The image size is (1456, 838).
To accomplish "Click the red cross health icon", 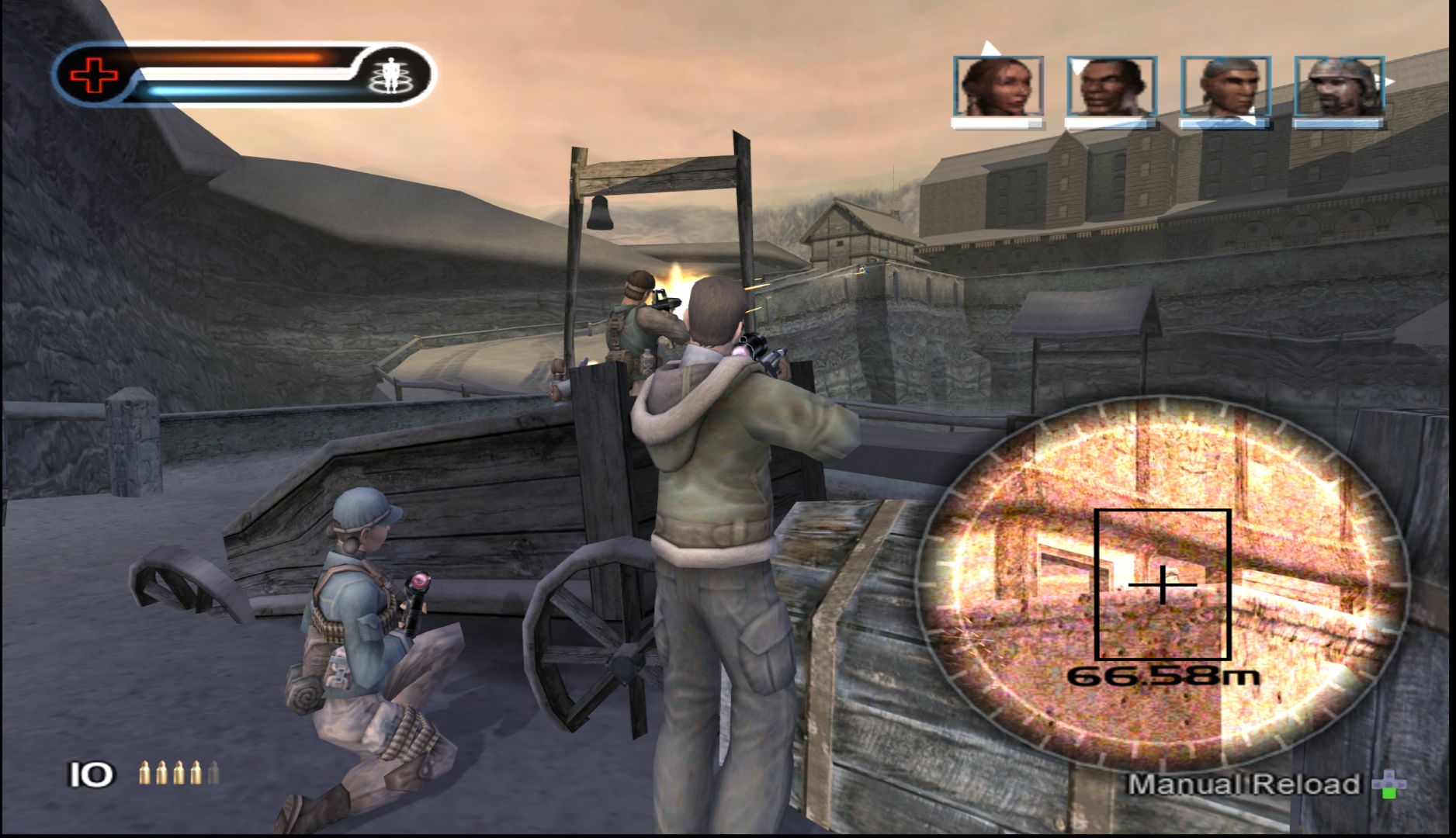I will 95,75.
